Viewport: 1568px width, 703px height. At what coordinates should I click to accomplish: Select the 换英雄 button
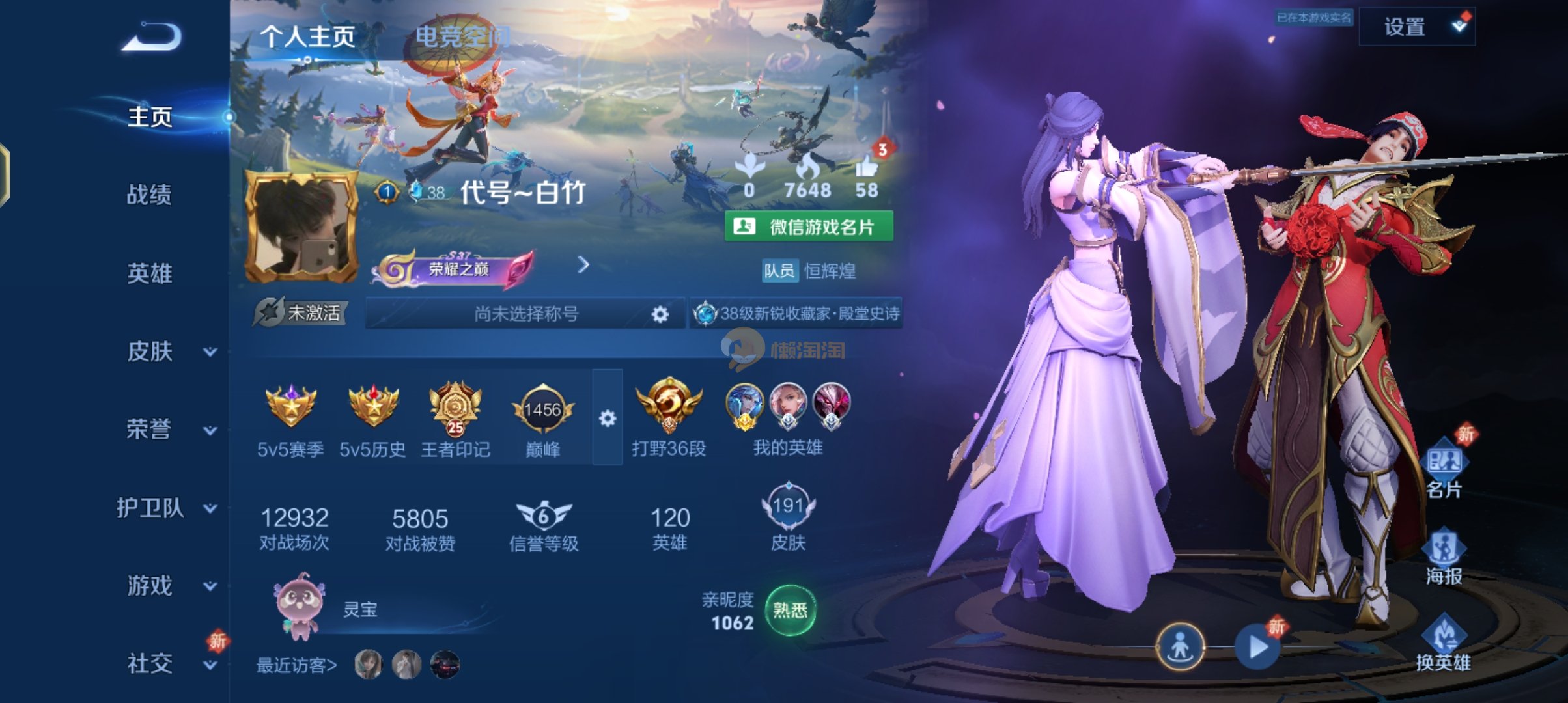(x=1444, y=644)
